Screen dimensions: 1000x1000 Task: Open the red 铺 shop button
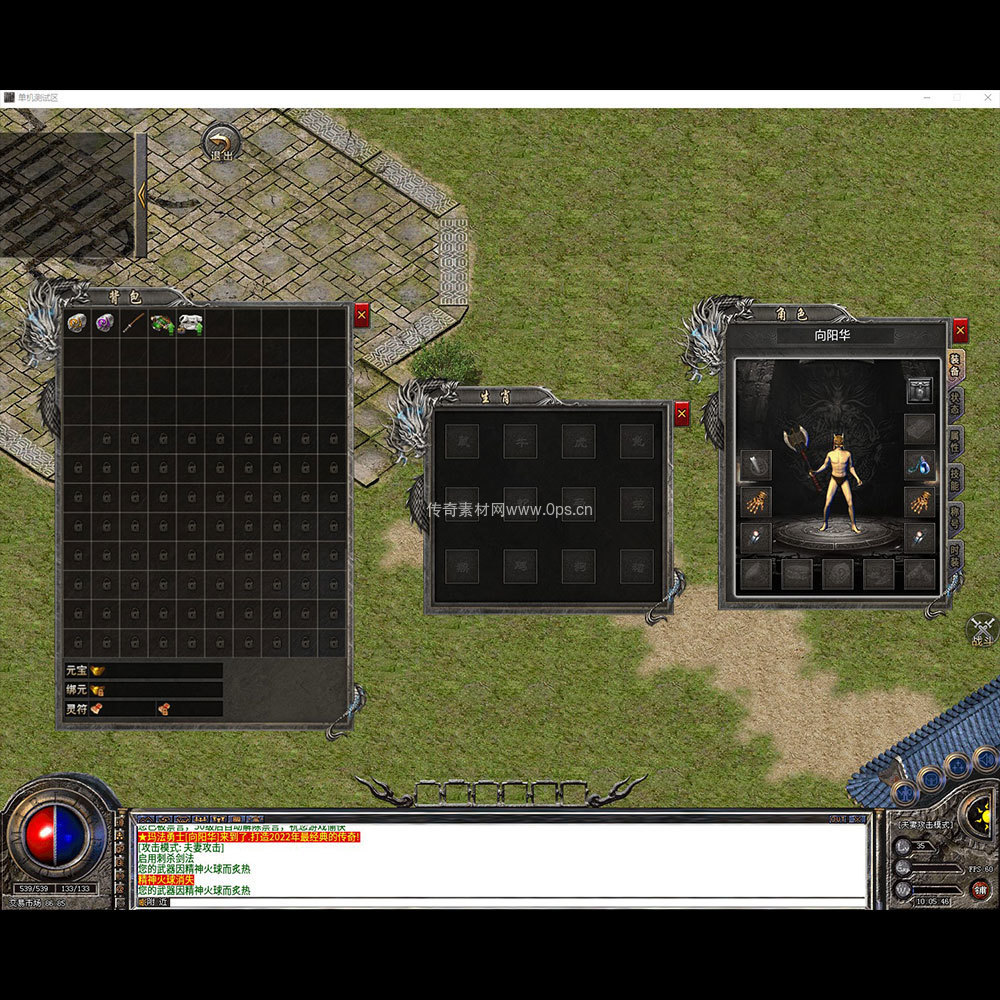981,890
